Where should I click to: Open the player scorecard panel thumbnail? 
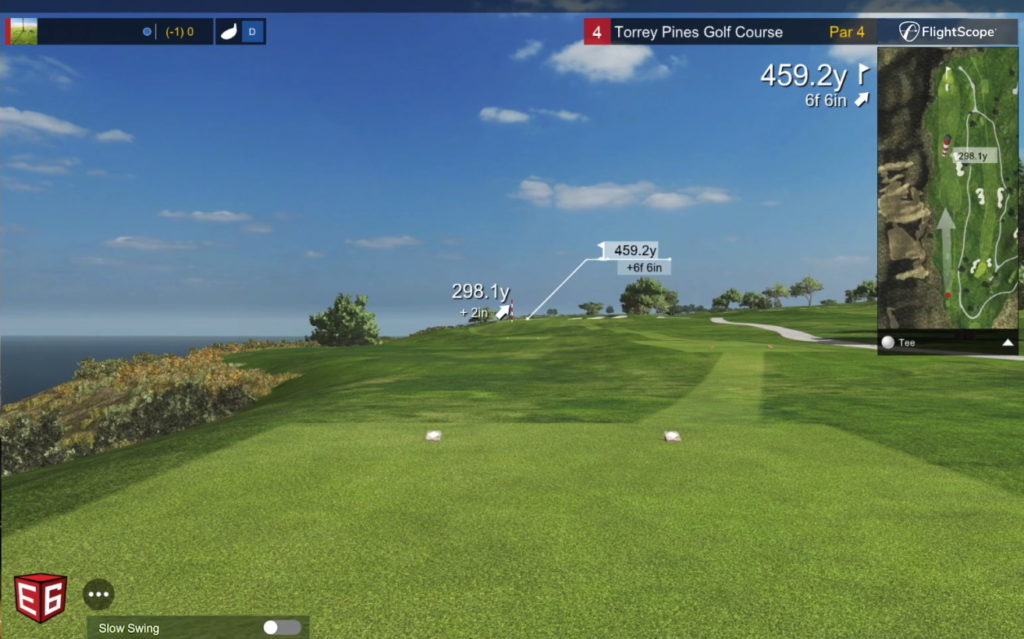(x=22, y=32)
